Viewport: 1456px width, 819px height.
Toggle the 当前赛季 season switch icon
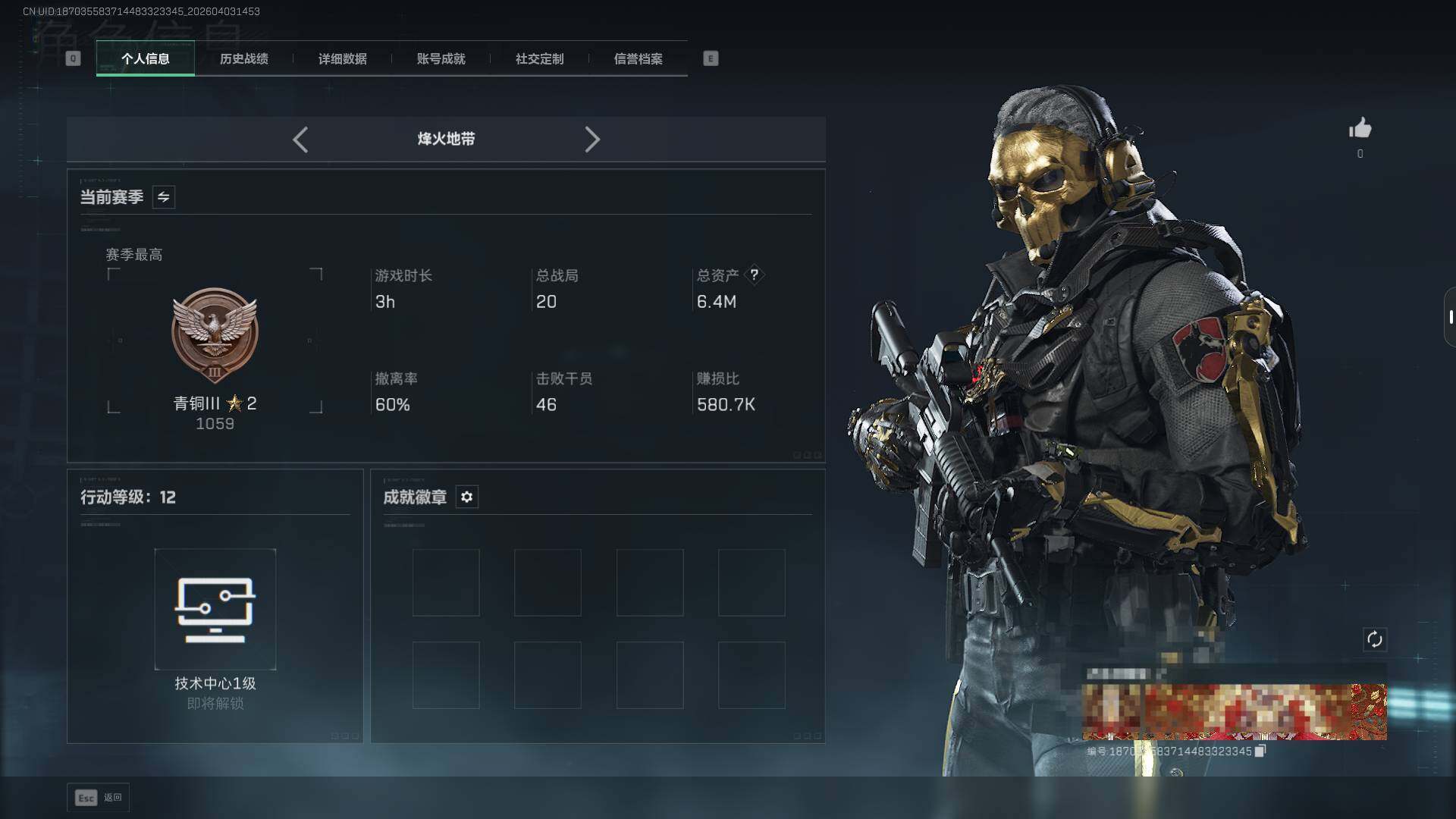click(164, 197)
